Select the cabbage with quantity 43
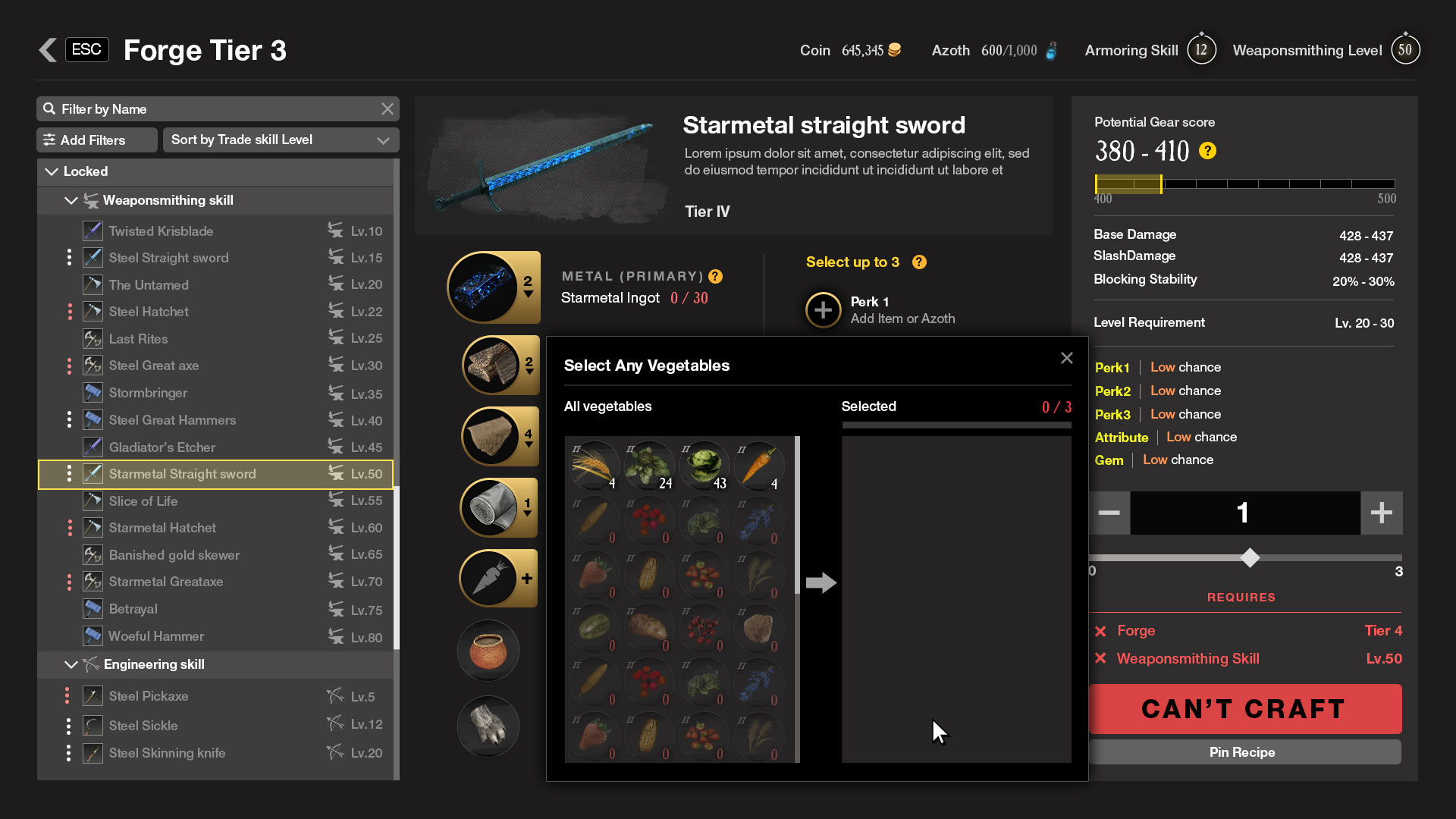Image resolution: width=1456 pixels, height=819 pixels. pos(704,464)
